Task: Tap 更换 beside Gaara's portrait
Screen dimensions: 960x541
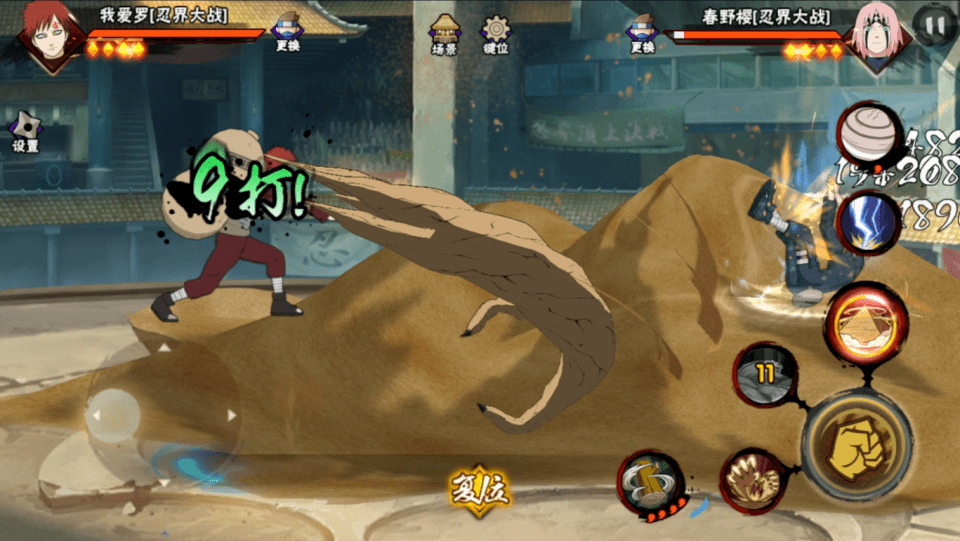Action: tap(288, 32)
